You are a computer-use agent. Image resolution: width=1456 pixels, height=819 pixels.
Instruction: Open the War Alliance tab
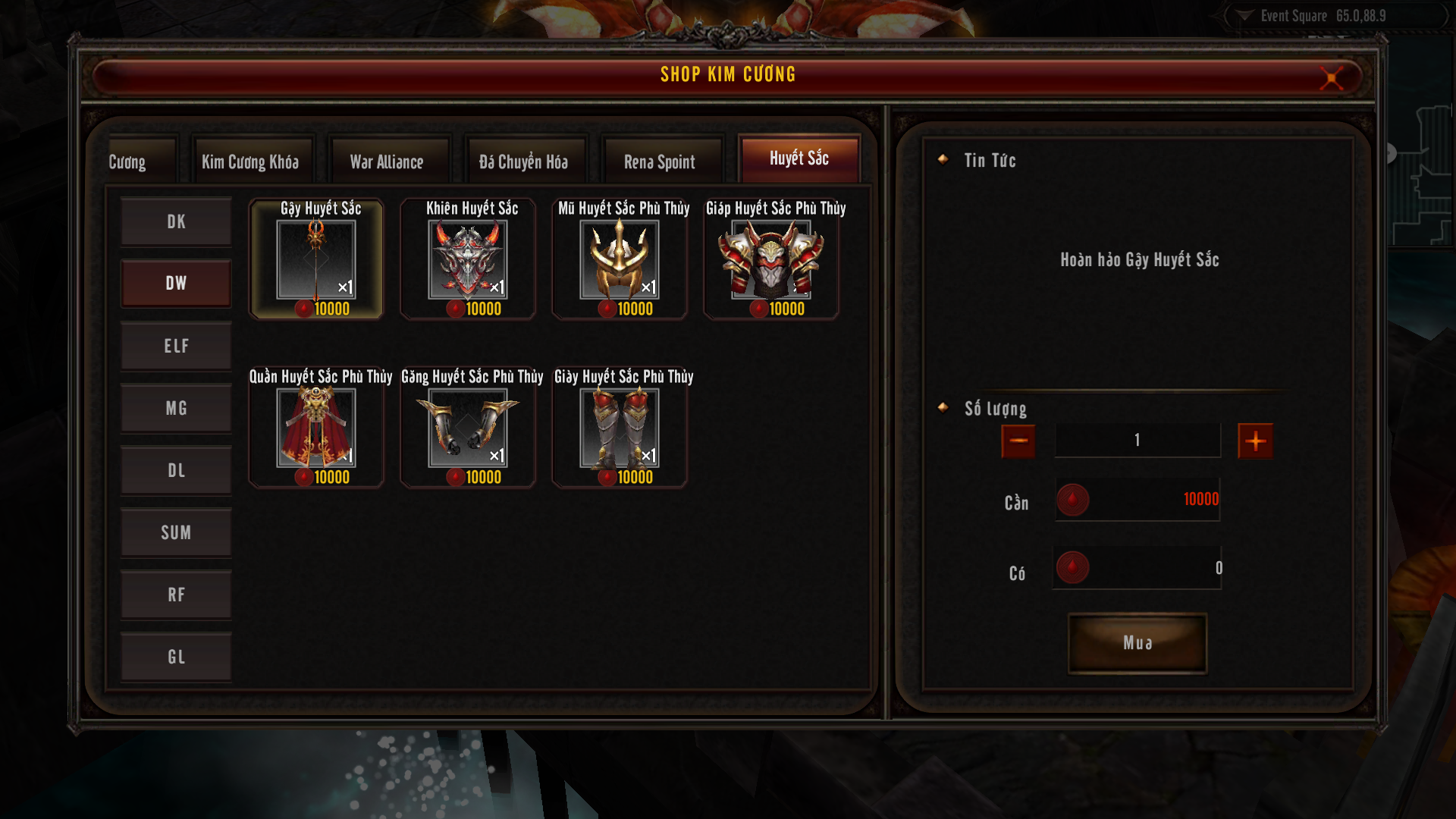coord(387,162)
